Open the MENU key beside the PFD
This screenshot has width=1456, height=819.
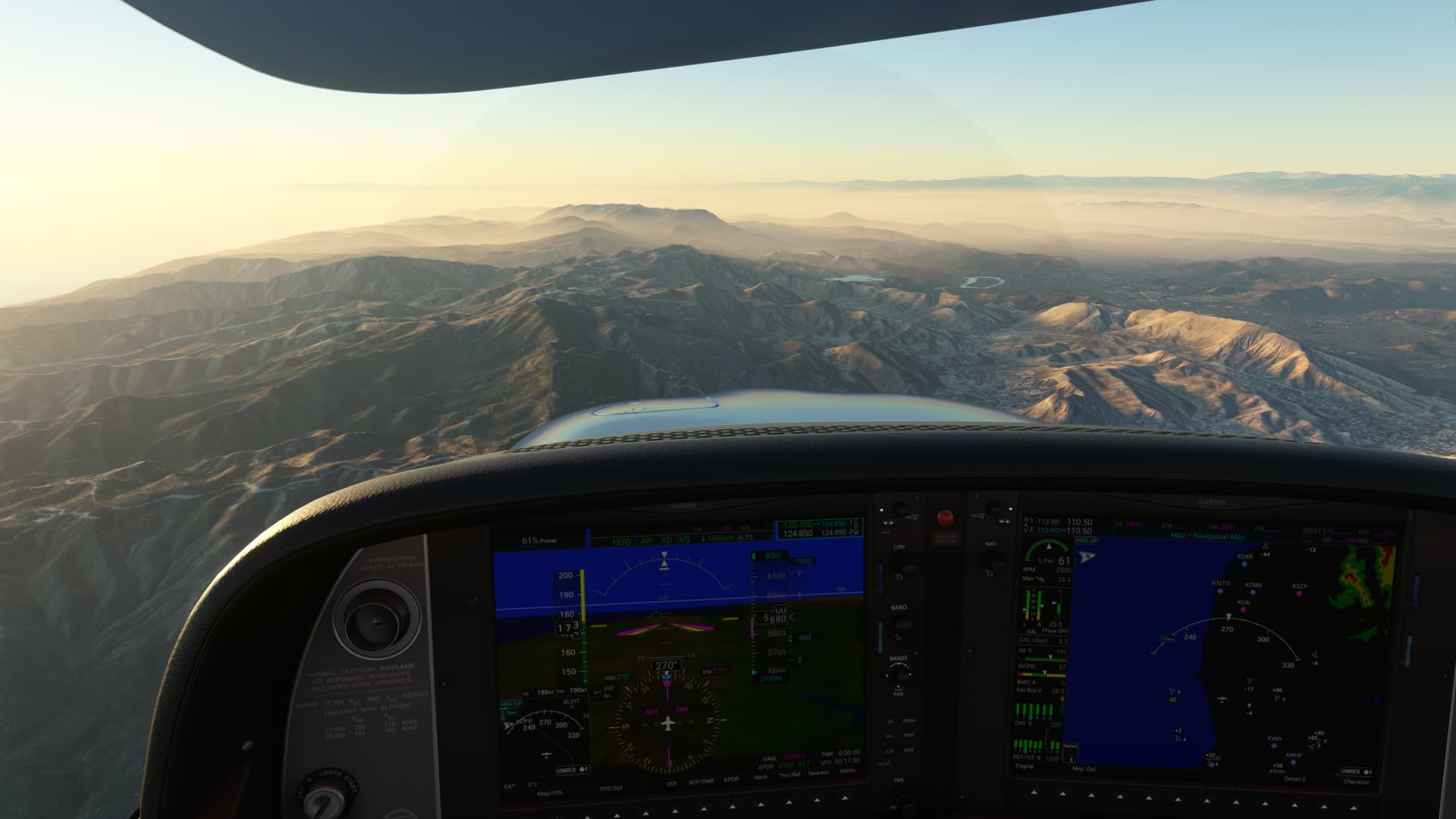[908, 720]
